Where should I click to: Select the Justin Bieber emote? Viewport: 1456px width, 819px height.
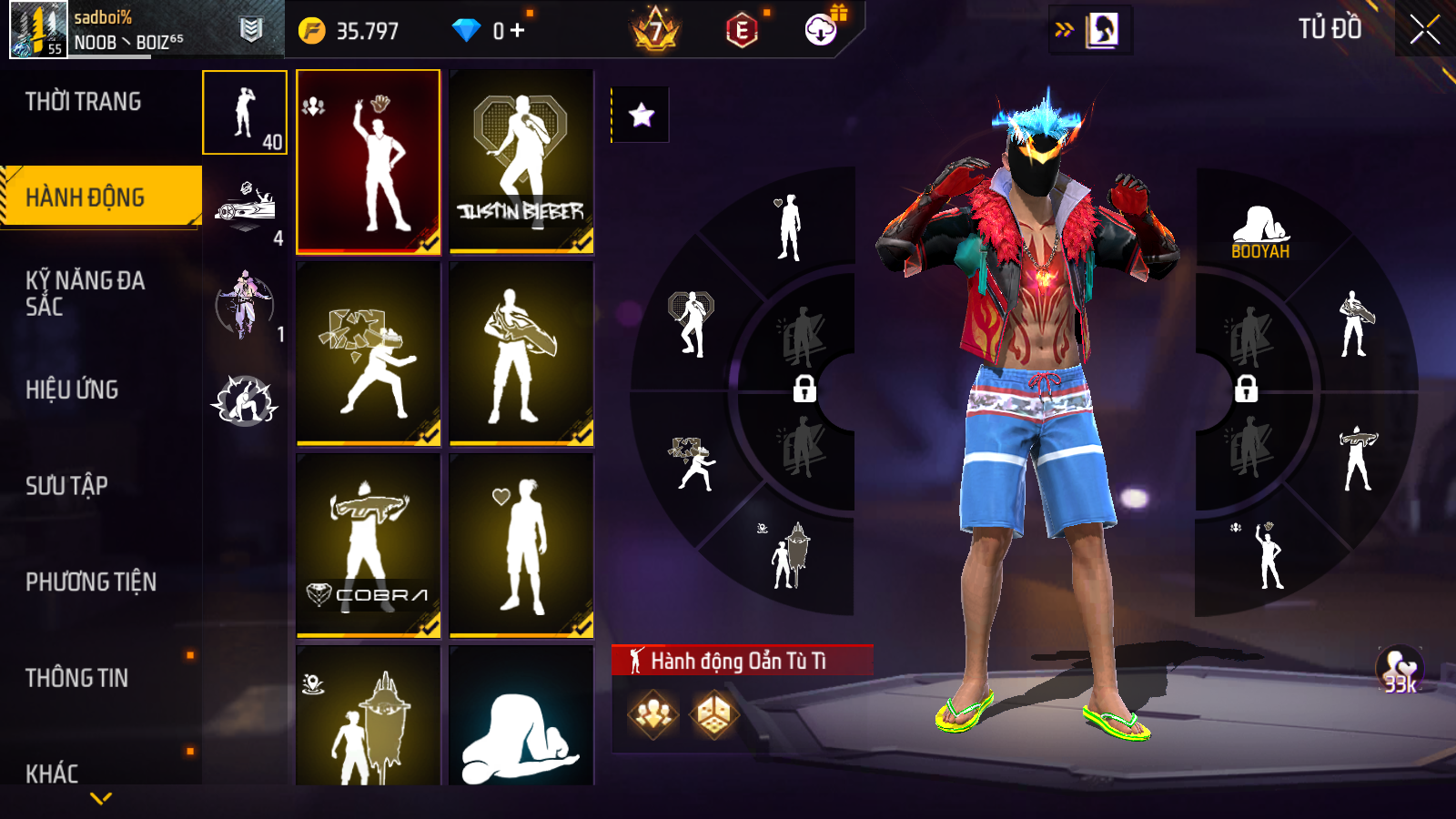(x=521, y=161)
